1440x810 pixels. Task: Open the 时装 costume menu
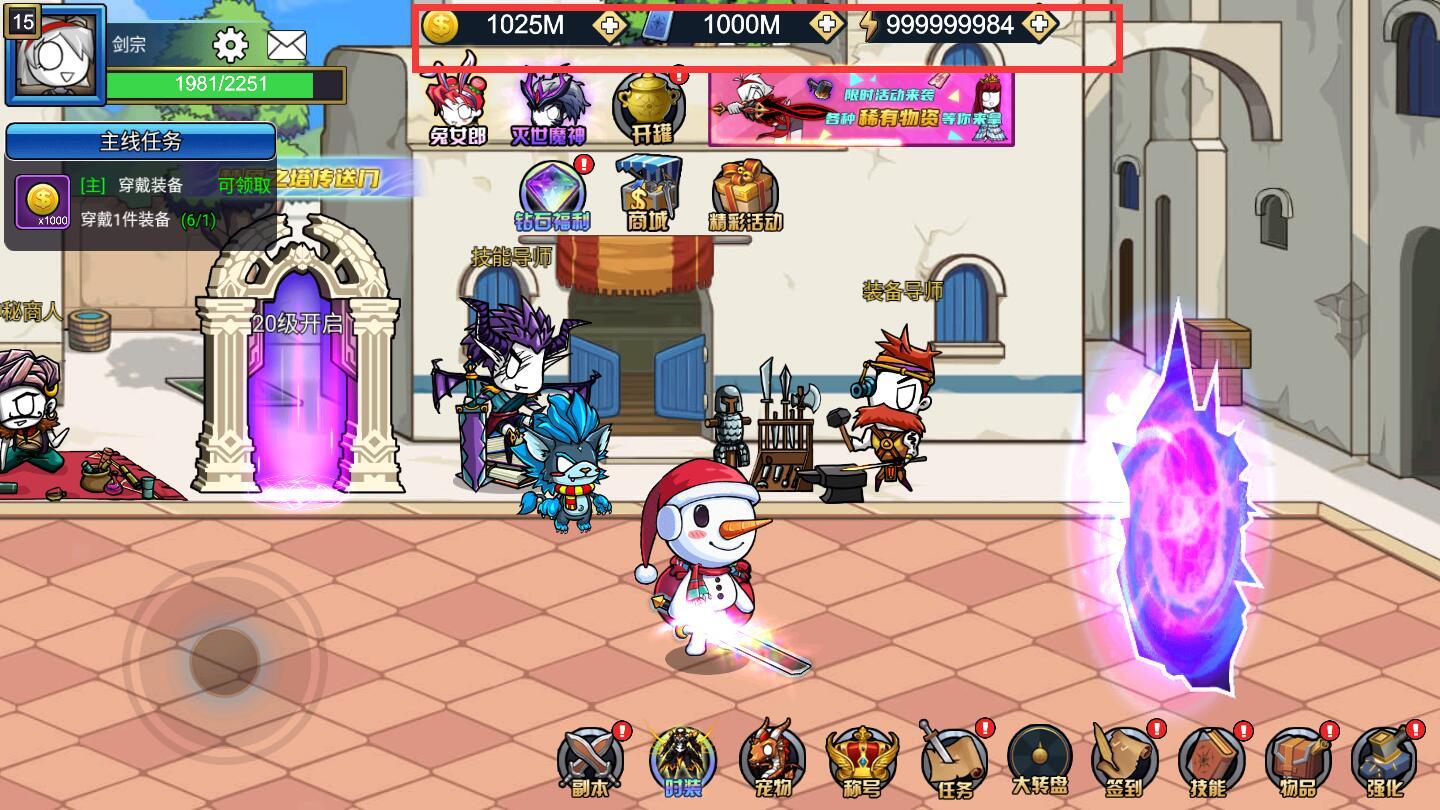(683, 762)
